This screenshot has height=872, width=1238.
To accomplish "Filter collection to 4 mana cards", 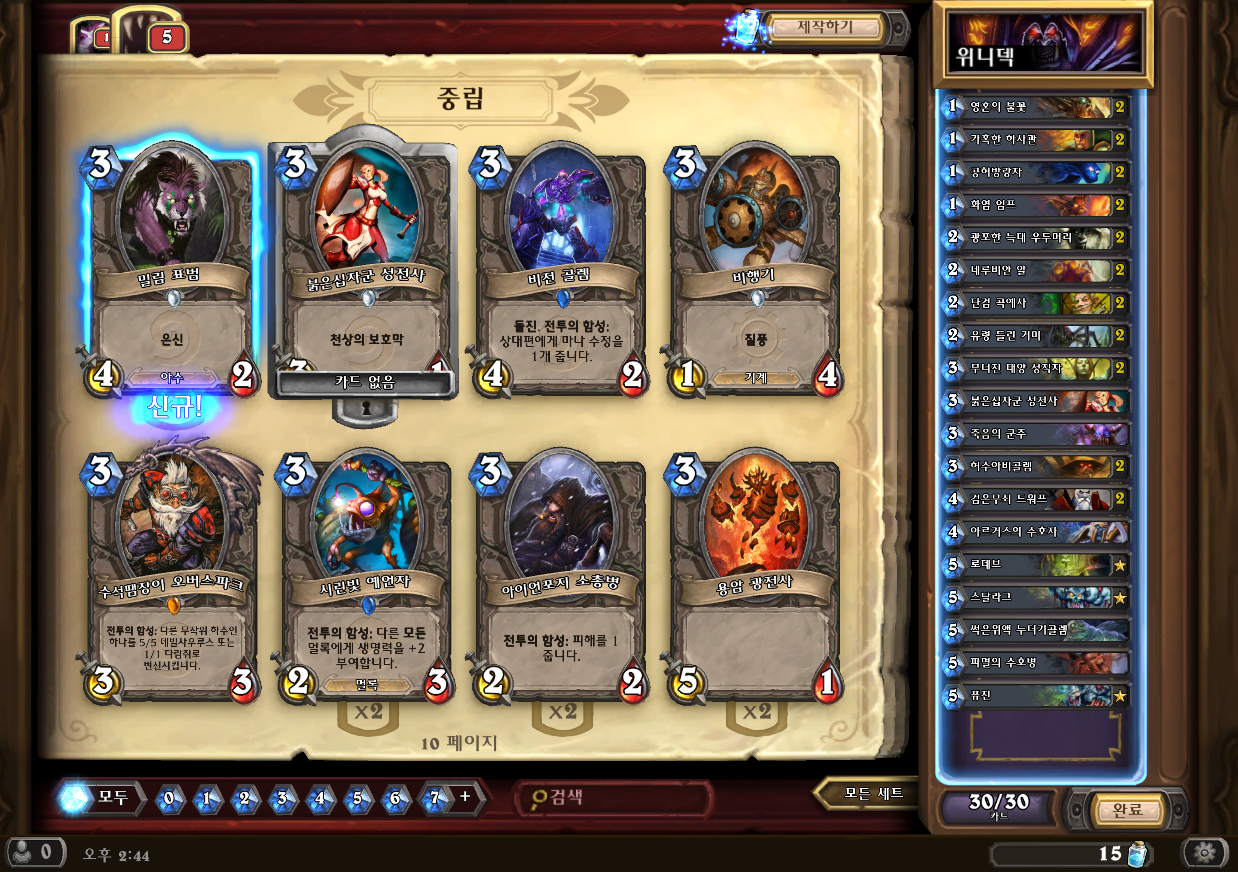I will pyautogui.click(x=320, y=798).
